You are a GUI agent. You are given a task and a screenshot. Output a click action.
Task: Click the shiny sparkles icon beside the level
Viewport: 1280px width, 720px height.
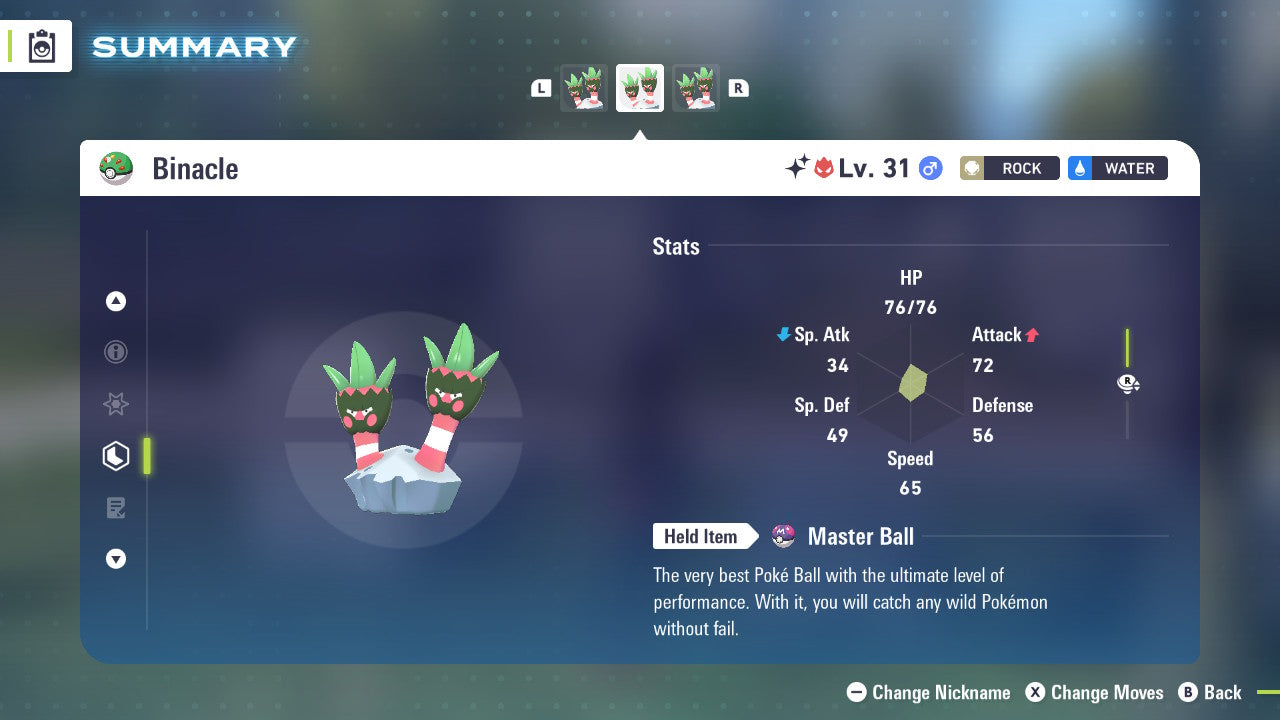pos(795,167)
